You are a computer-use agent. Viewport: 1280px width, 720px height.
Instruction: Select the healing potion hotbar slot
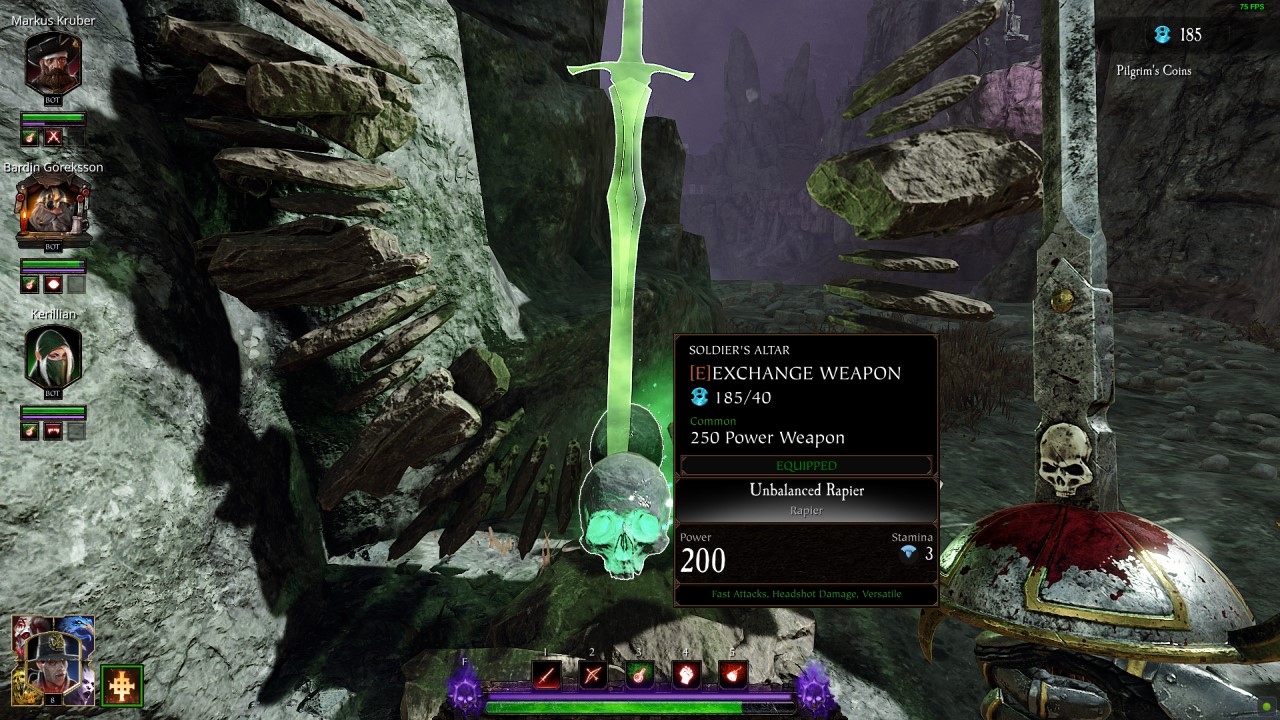(x=639, y=675)
